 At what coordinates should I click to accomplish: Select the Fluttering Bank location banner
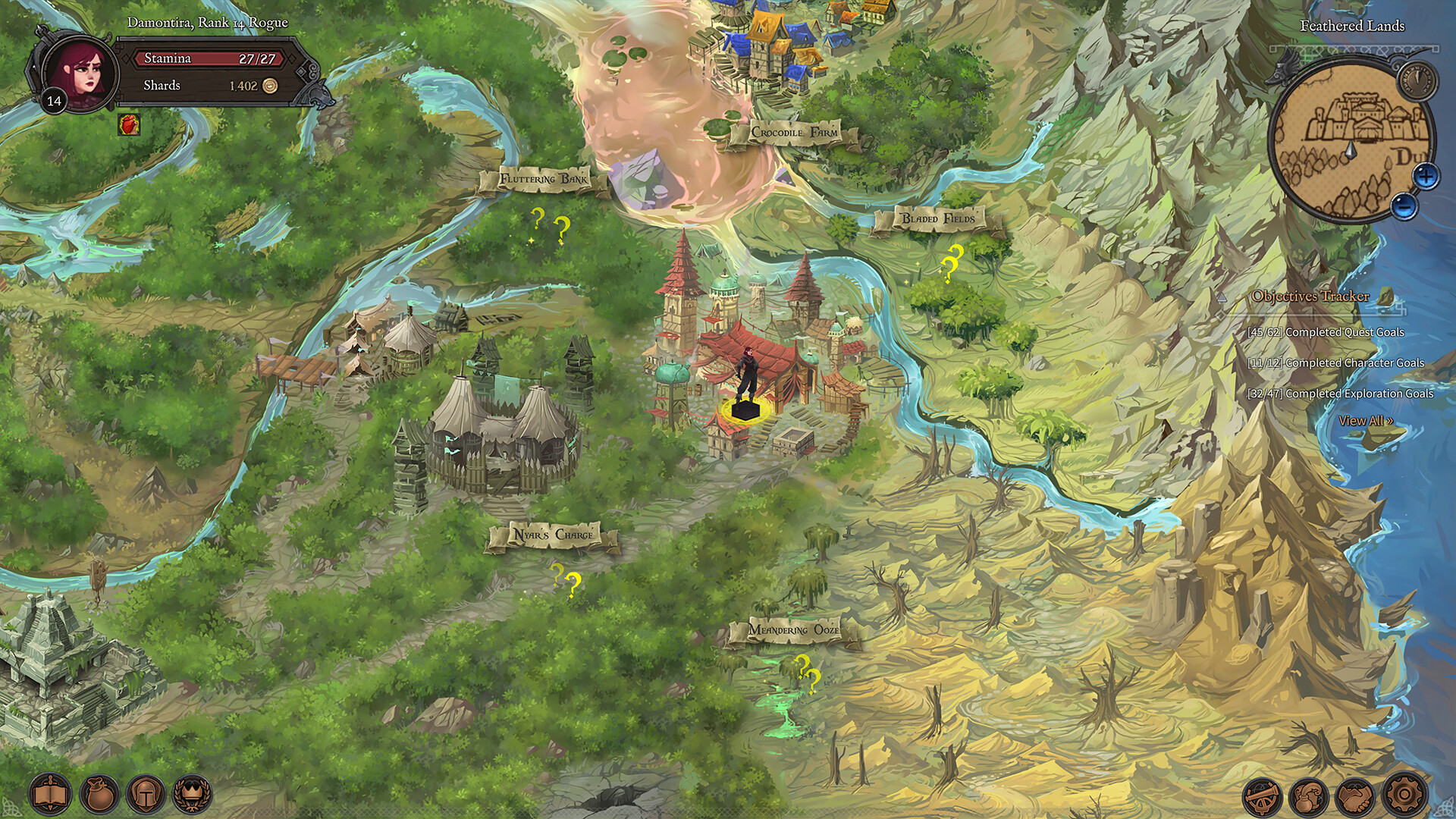tap(543, 178)
